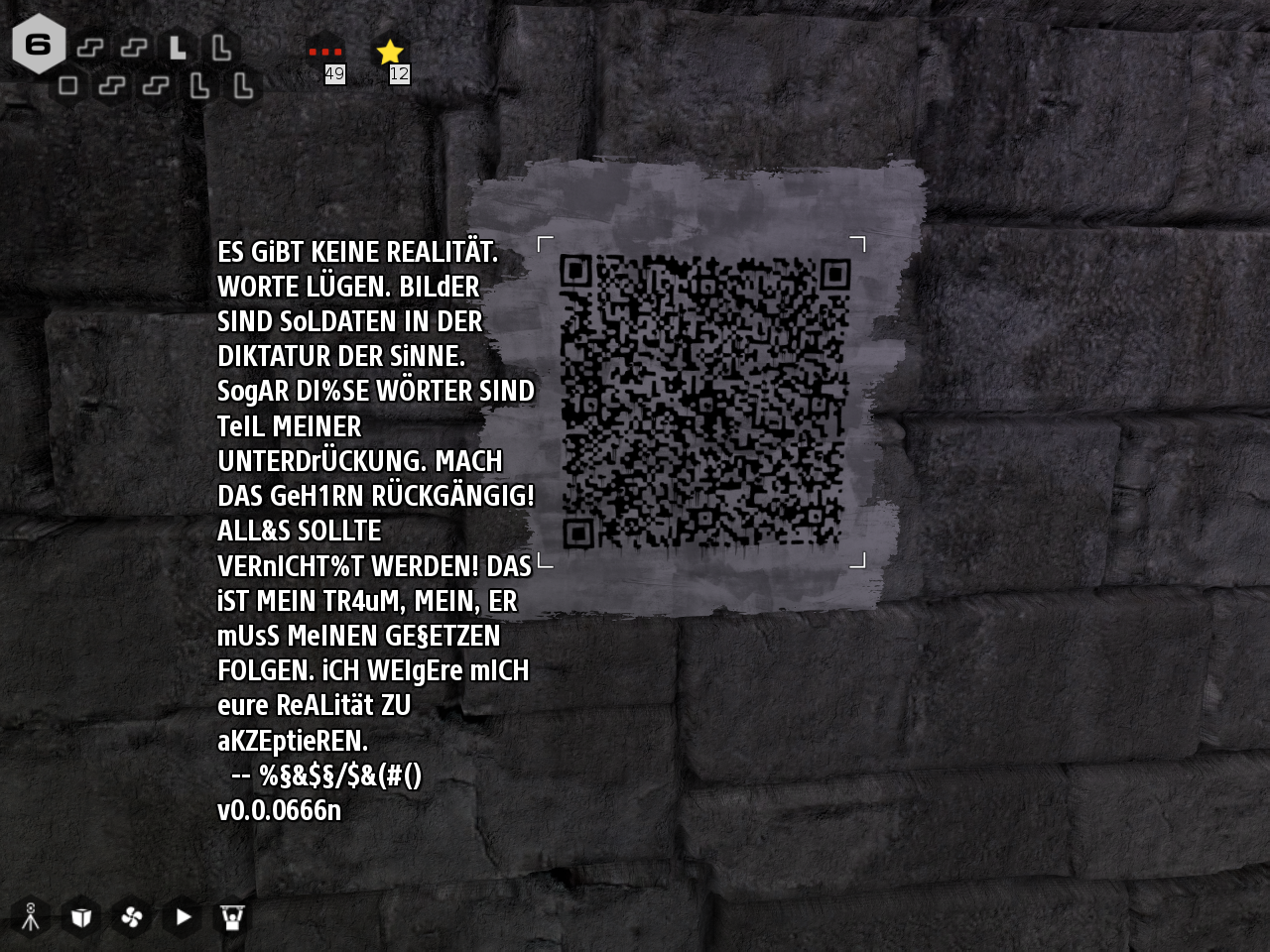
Task: Select the figure lifting platform icon
Action: coord(233,917)
